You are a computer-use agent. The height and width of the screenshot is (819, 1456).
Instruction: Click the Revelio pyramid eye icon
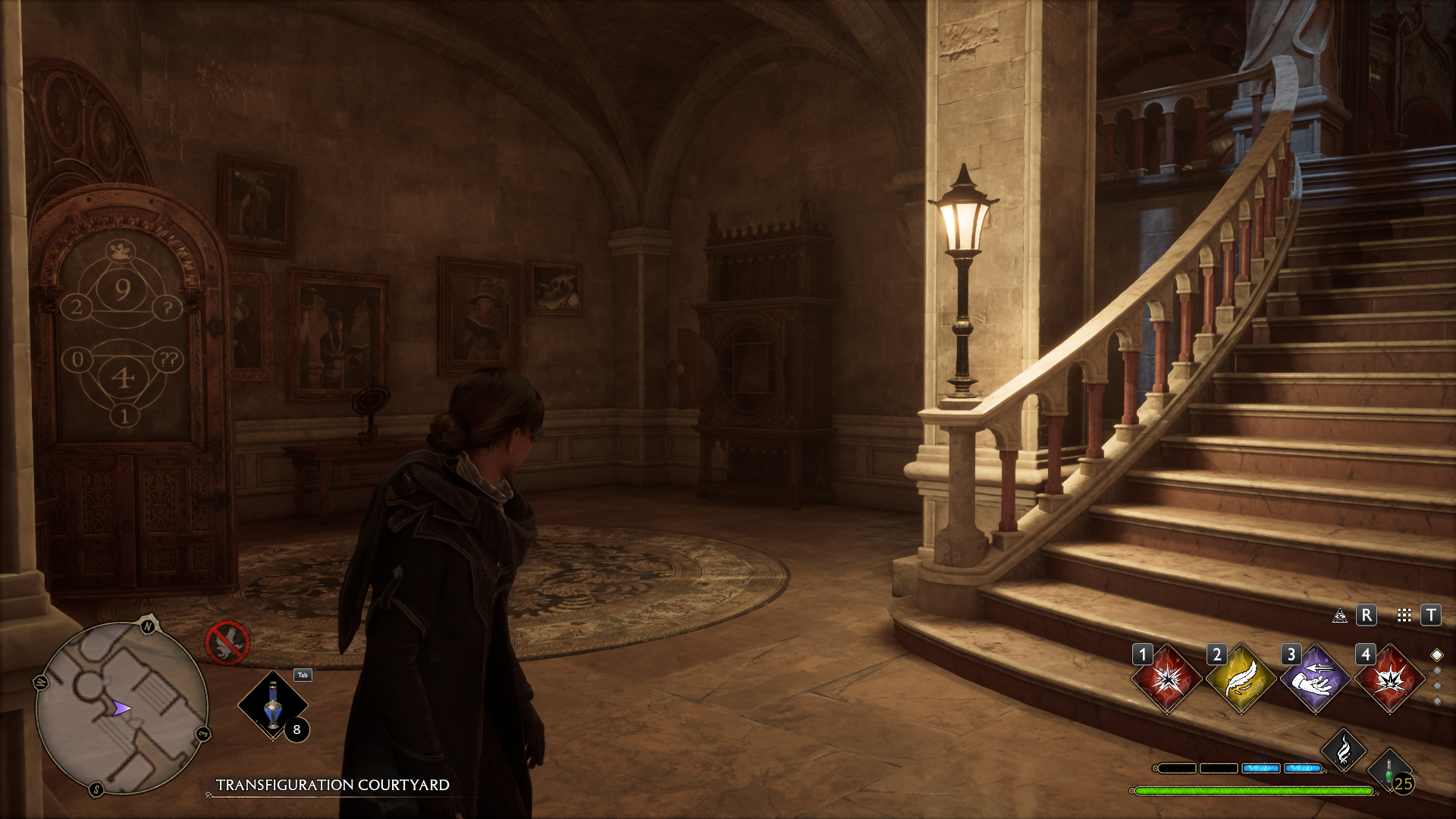[1340, 616]
